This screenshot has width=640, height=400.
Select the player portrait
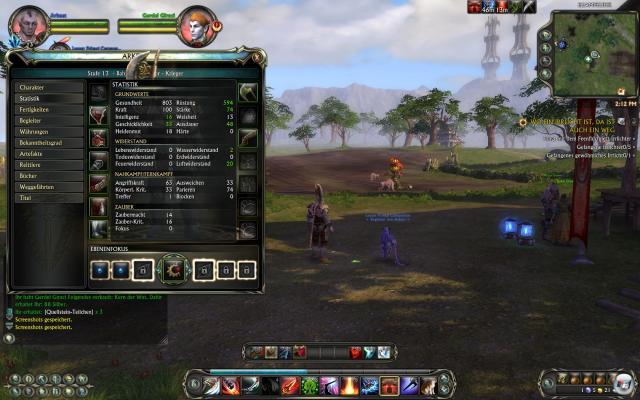click(30, 24)
